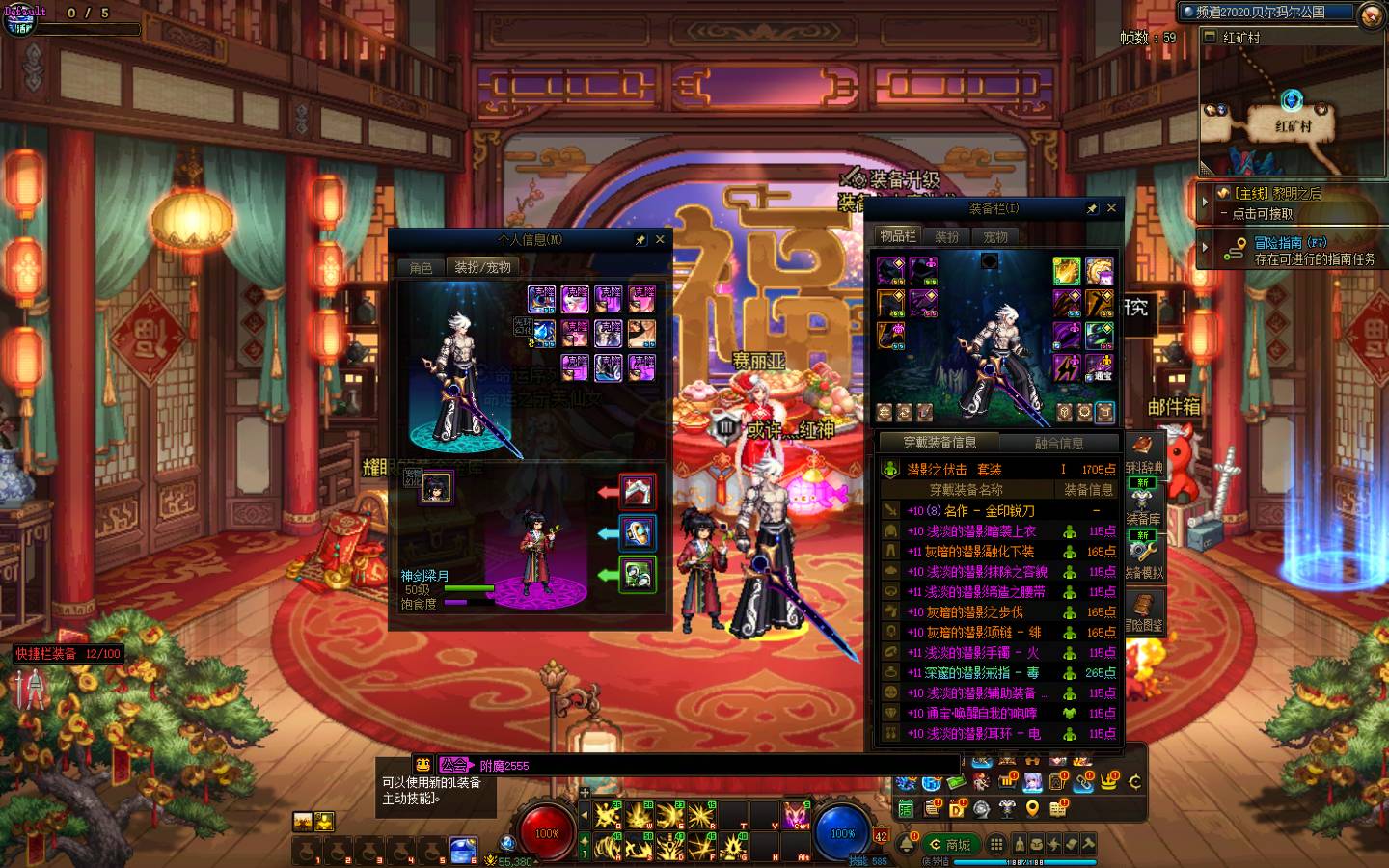Image resolution: width=1389 pixels, height=868 pixels.
Task: Close the 个人信息 character info window
Action: click(x=660, y=239)
